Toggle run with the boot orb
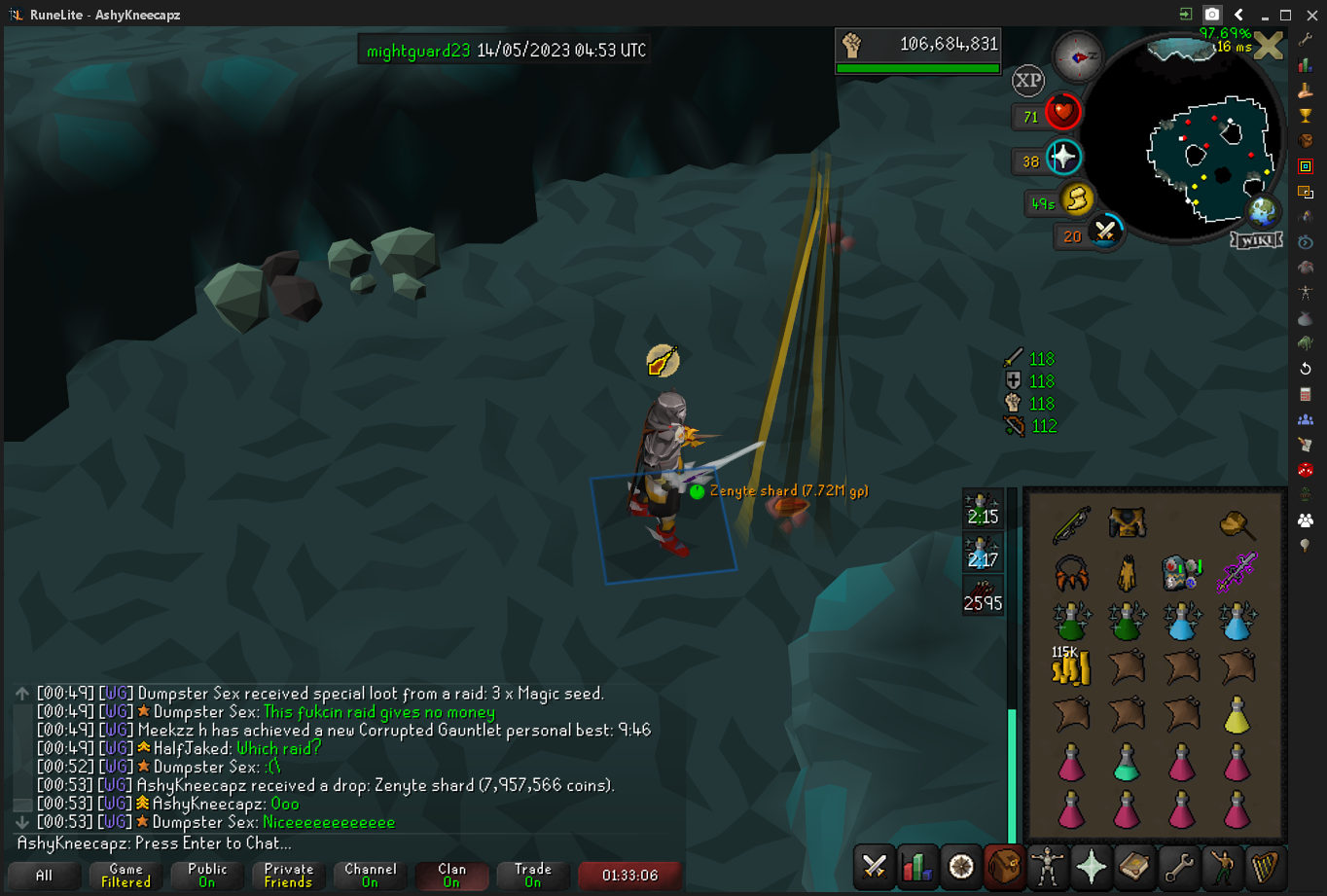The width and height of the screenshot is (1327, 896). coord(1076,200)
